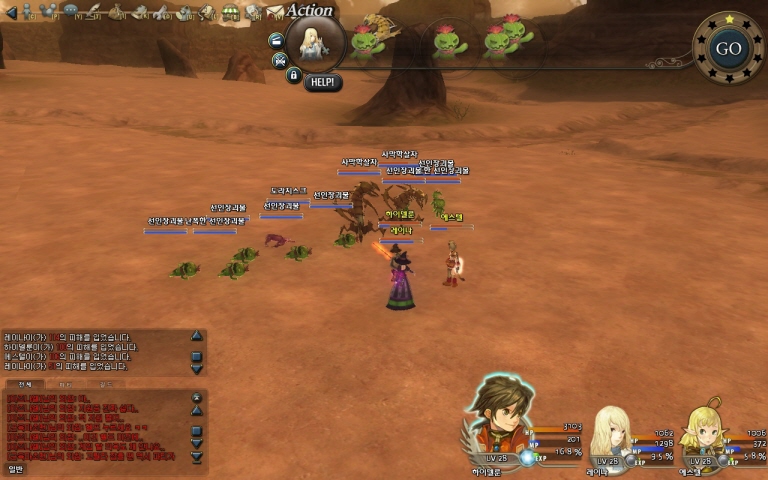Open the mail envelope icon

(274, 12)
